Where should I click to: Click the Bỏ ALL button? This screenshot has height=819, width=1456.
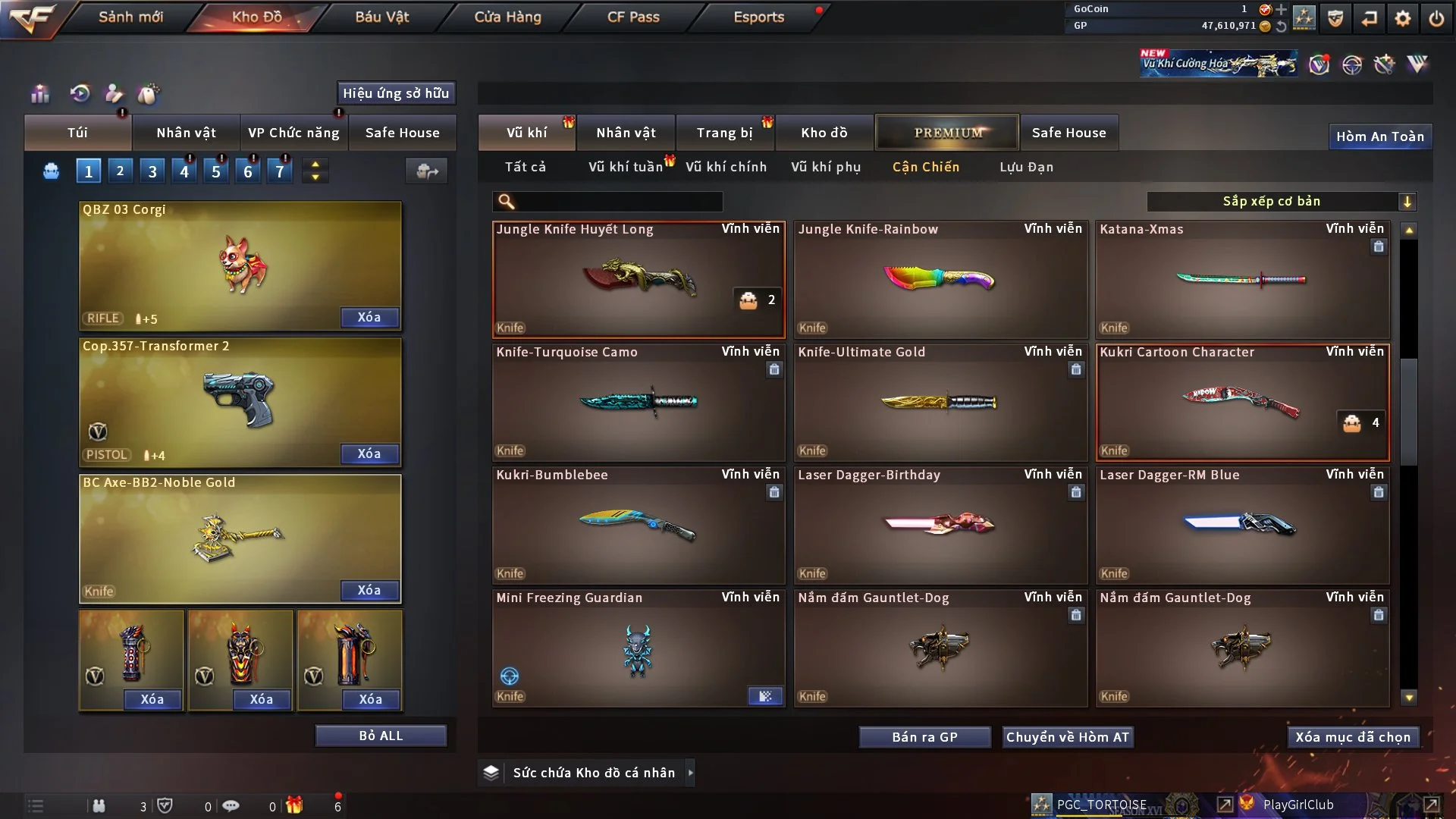click(x=381, y=736)
